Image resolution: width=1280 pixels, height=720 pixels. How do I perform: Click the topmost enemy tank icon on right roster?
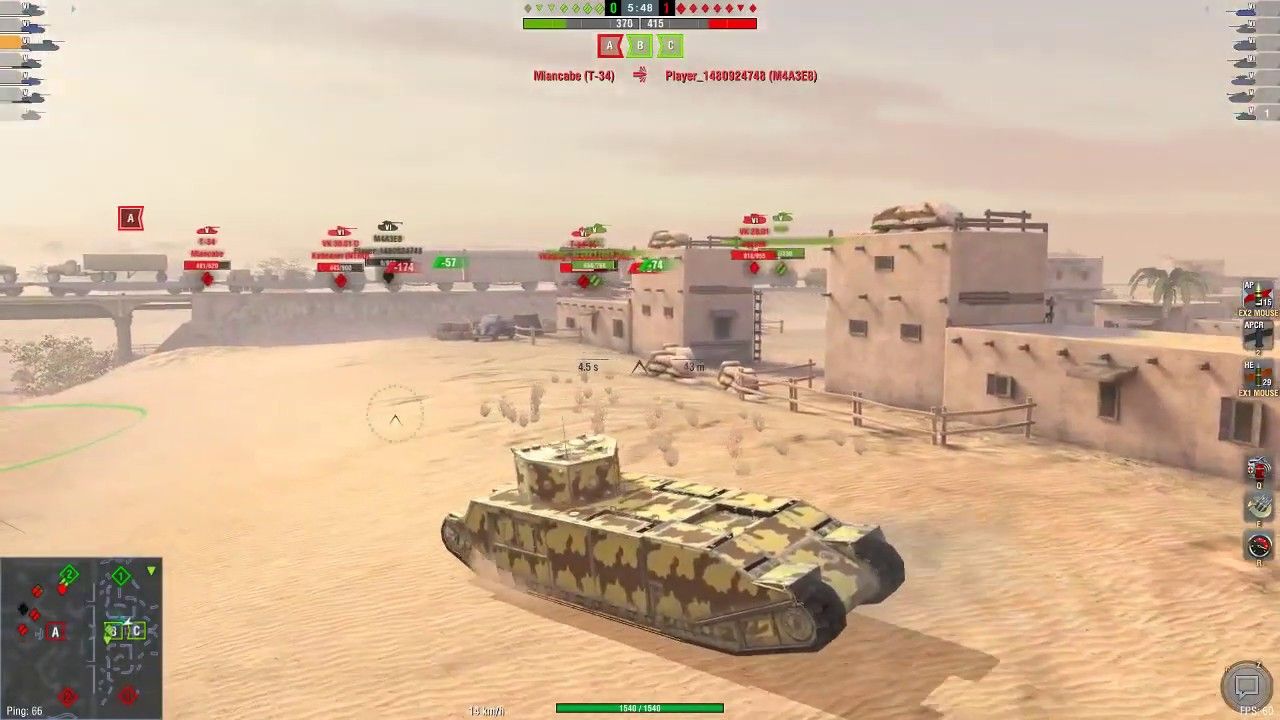coord(1248,12)
